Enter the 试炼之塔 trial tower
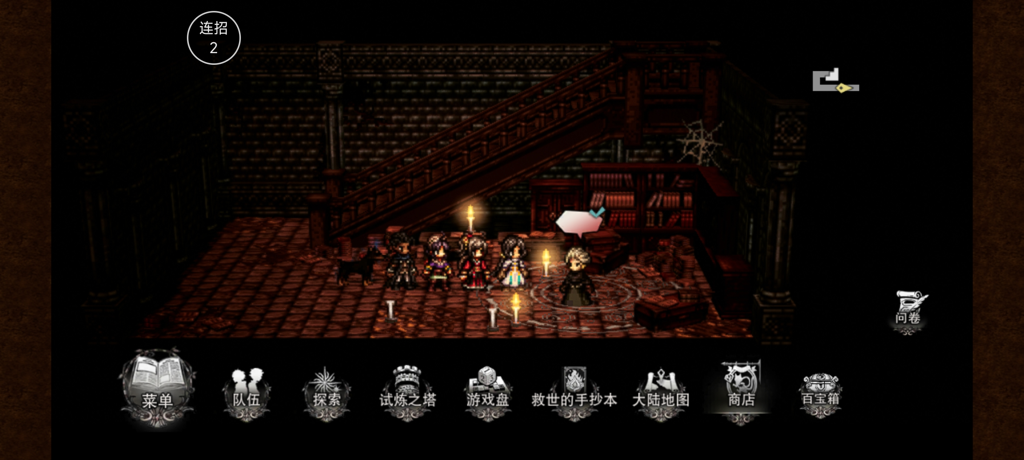 (x=408, y=392)
